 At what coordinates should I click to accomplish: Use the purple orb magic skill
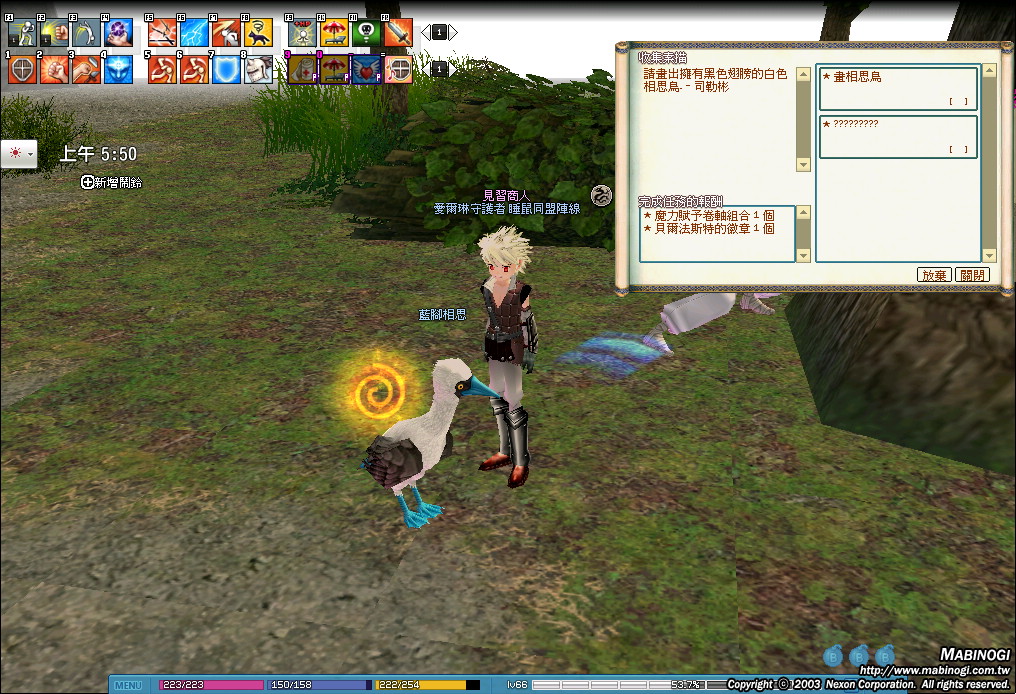tap(118, 33)
